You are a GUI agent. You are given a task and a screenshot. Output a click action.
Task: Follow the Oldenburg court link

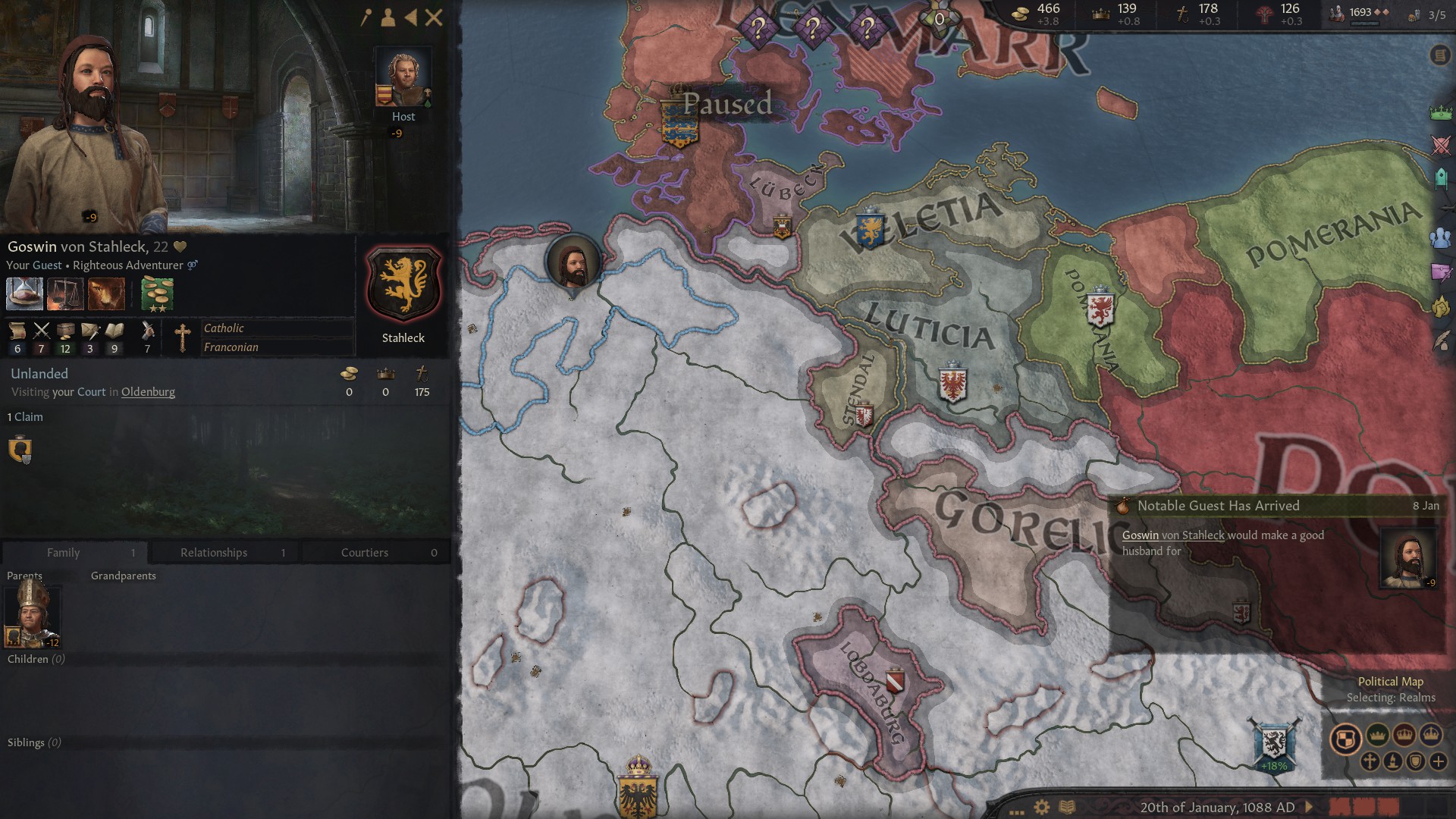tap(148, 391)
